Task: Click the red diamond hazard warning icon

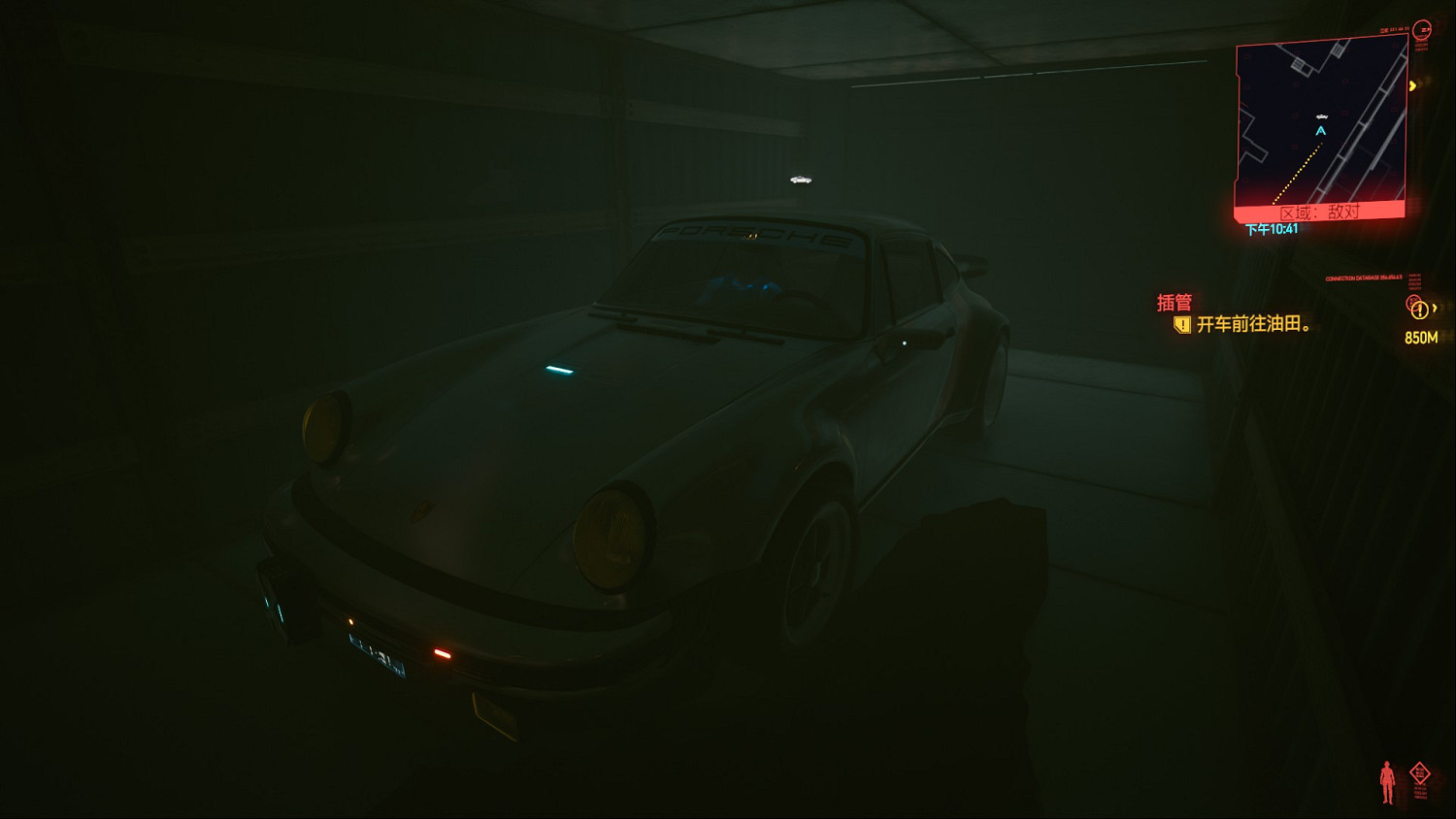Action: click(1420, 772)
